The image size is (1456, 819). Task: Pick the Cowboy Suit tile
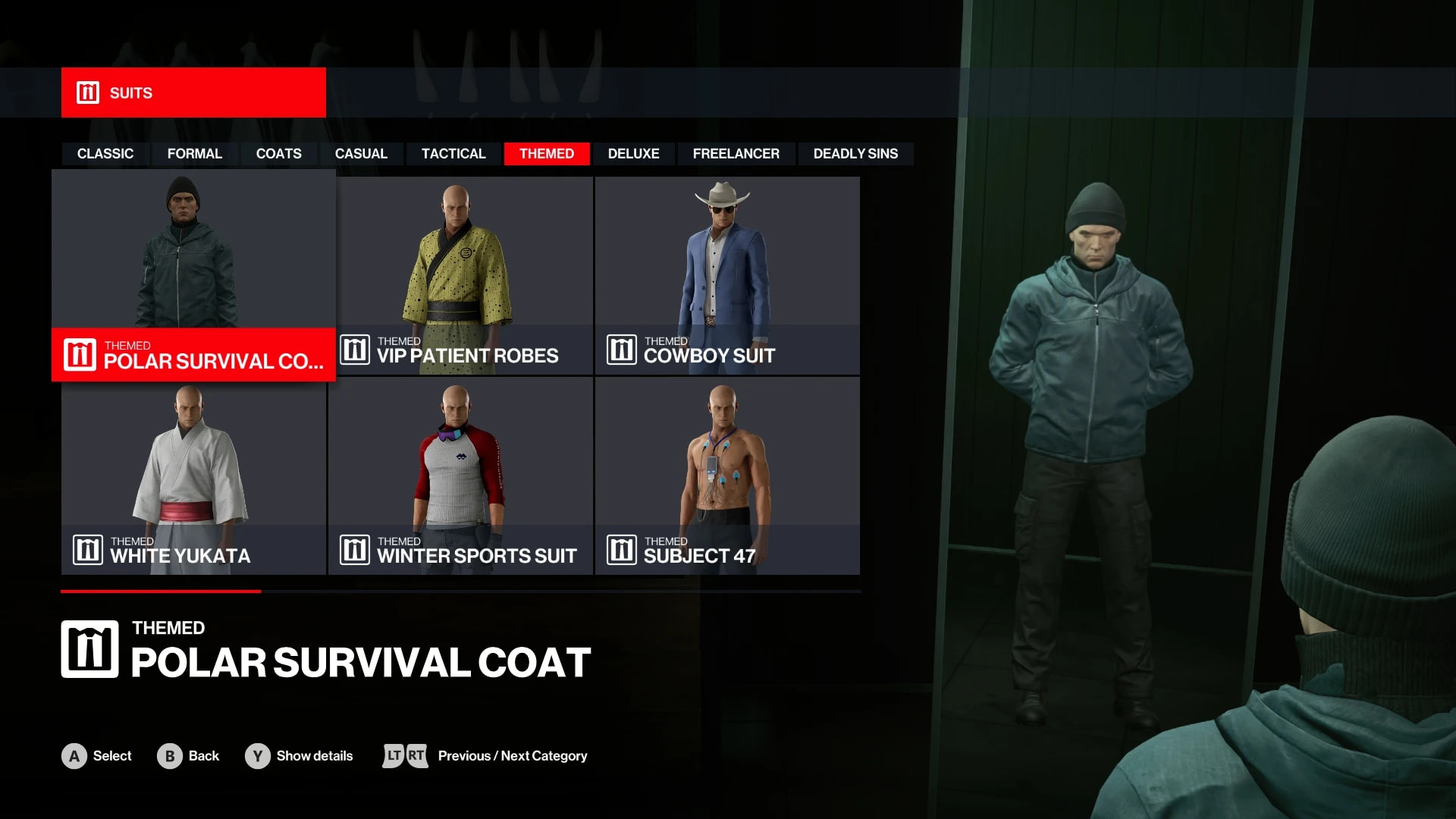[727, 275]
